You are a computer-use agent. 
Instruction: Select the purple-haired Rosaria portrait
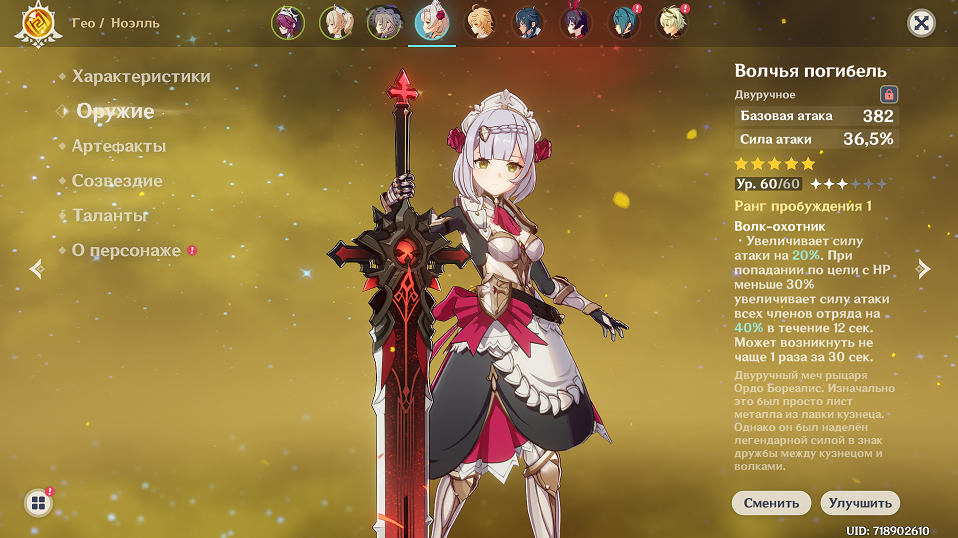pyautogui.click(x=288, y=23)
